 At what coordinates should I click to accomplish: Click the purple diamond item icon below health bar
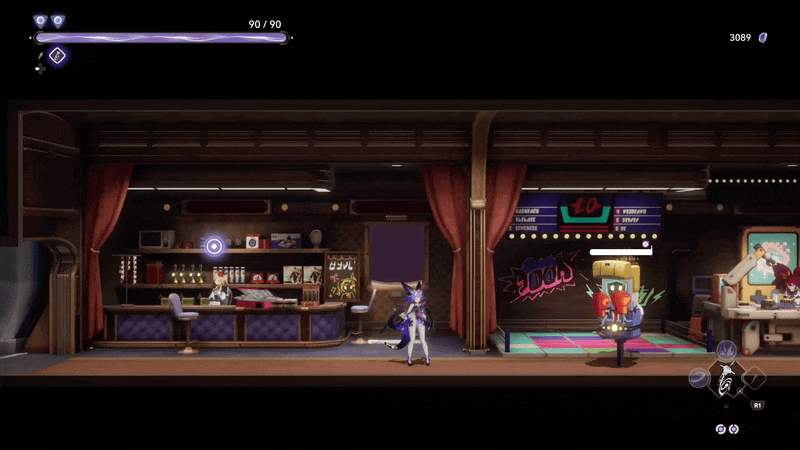[x=57, y=56]
